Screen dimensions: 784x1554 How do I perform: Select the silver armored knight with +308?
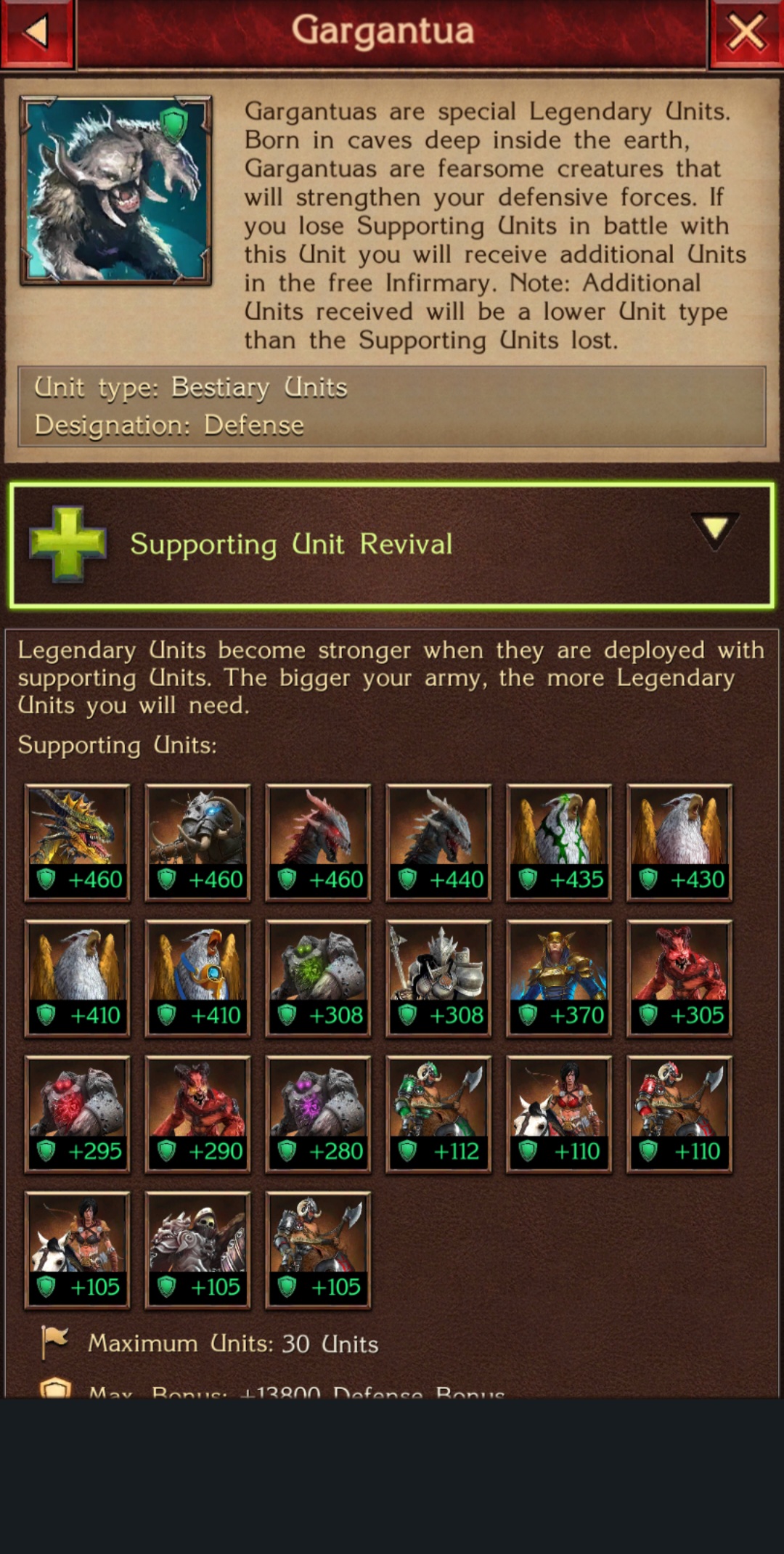438,977
